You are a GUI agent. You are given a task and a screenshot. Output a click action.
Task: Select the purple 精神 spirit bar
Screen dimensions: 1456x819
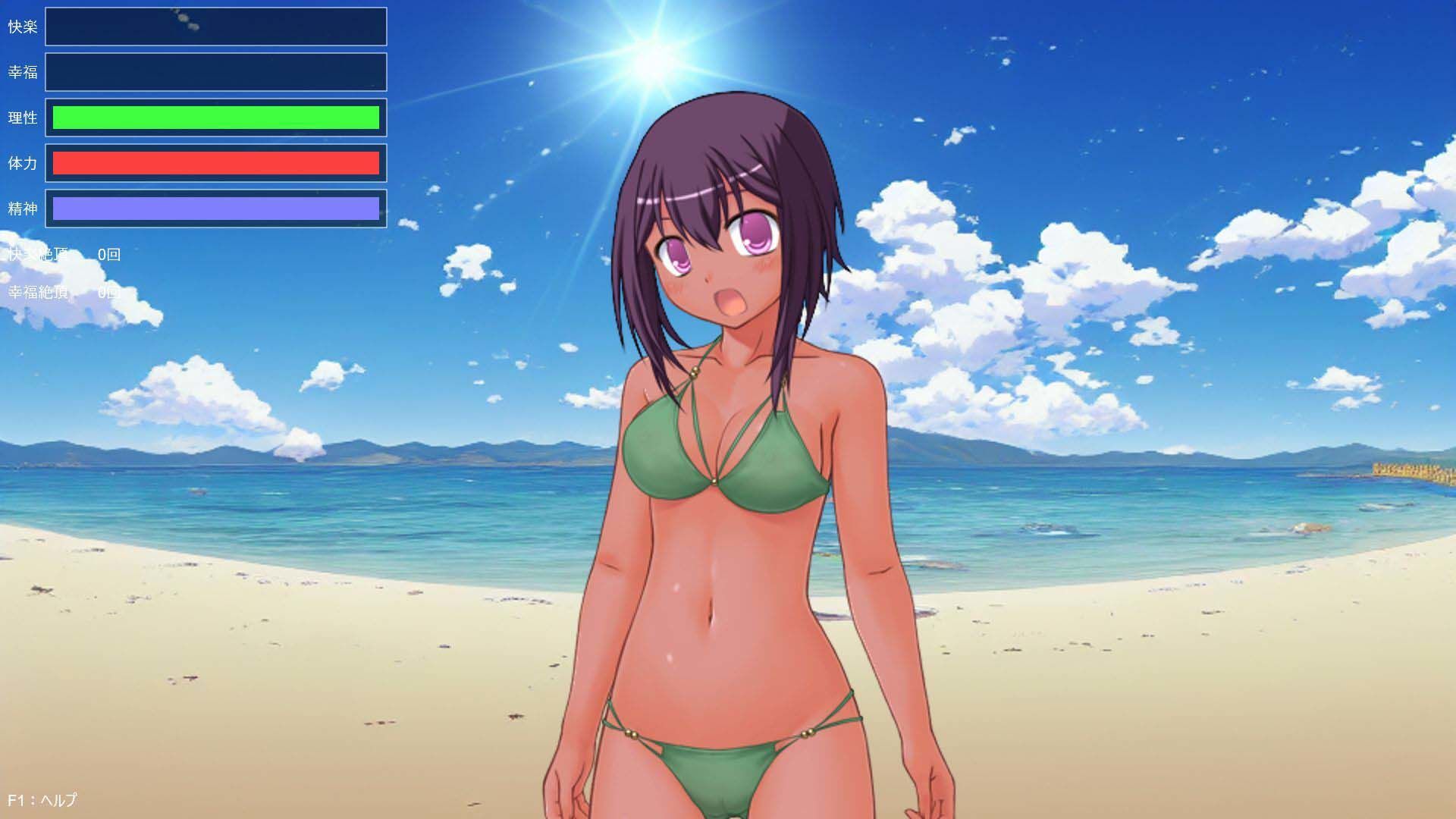215,209
